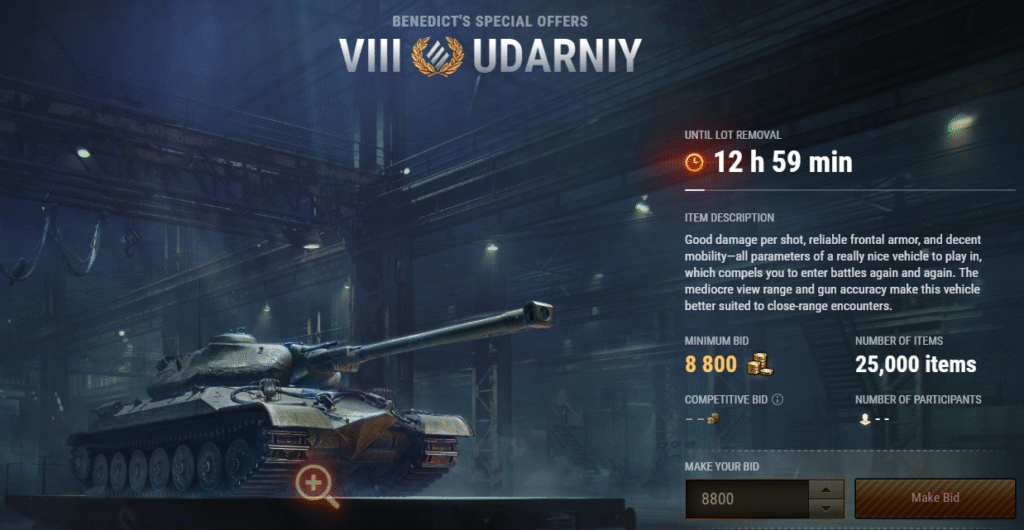Click the Make Bid button
This screenshot has width=1024, height=530.
934,498
